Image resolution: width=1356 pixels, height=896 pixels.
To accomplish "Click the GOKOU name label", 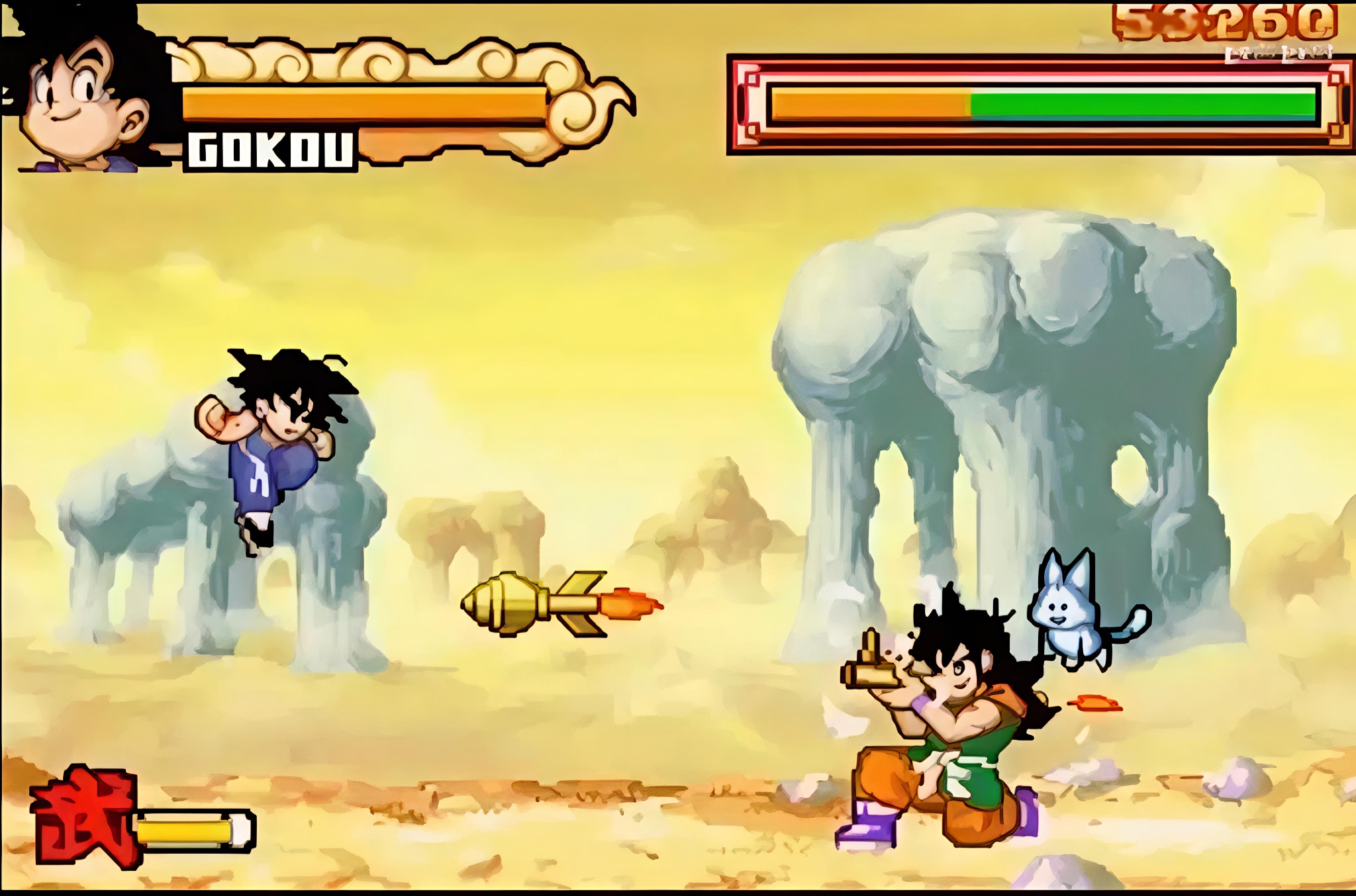I will click(269, 151).
